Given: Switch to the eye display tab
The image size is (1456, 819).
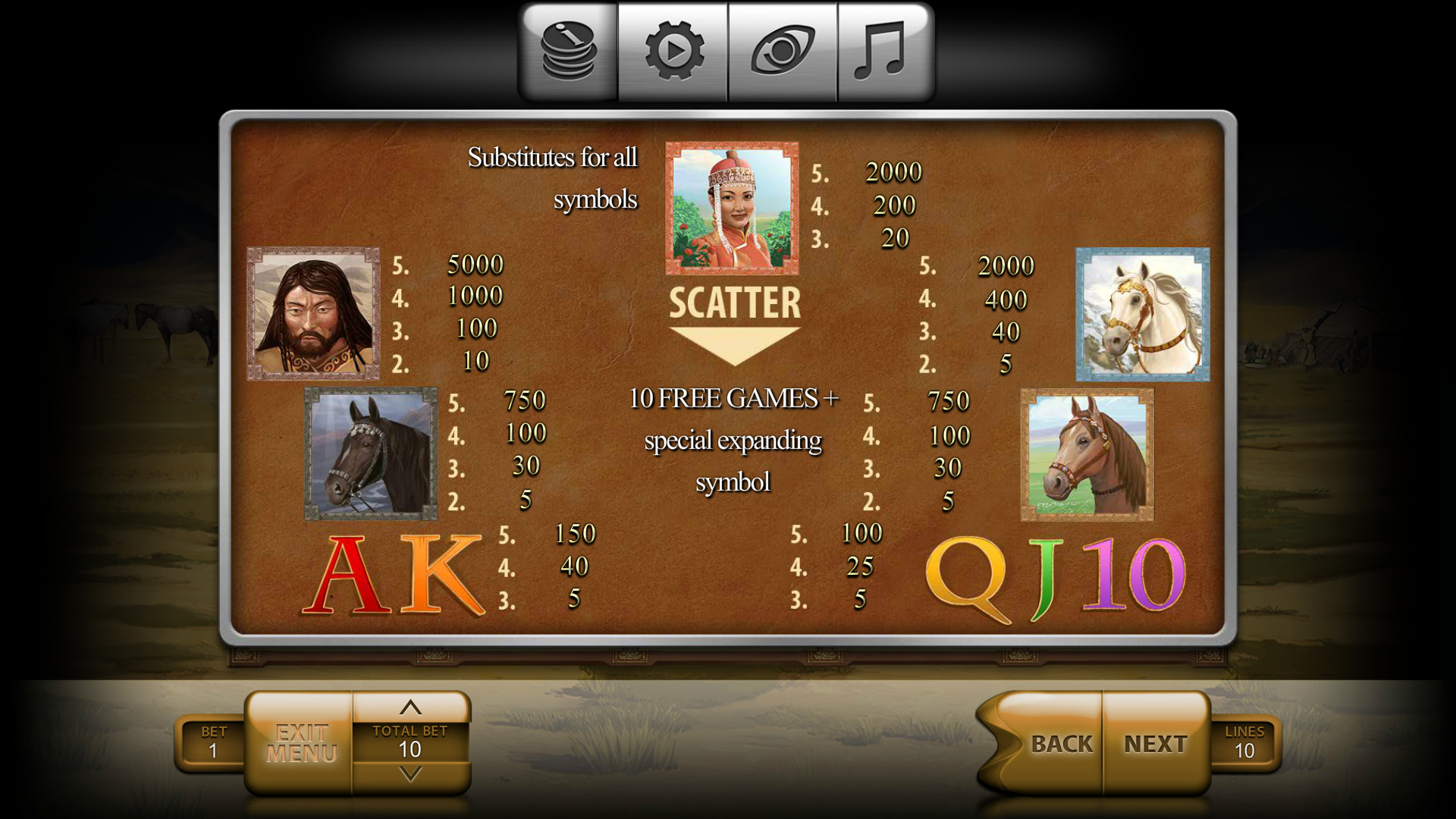Looking at the screenshot, I should click(783, 52).
